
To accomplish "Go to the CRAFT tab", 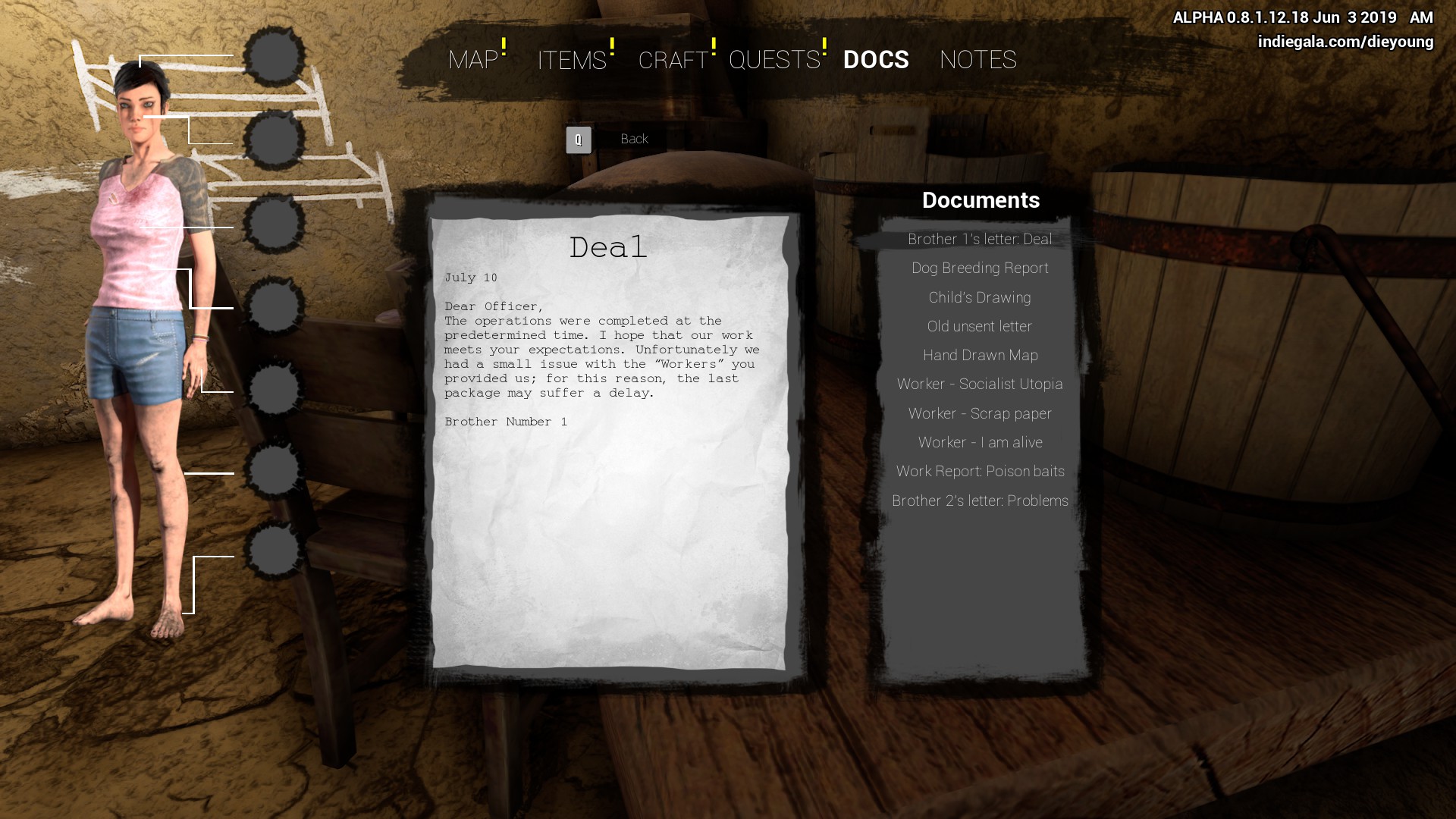I will point(673,60).
